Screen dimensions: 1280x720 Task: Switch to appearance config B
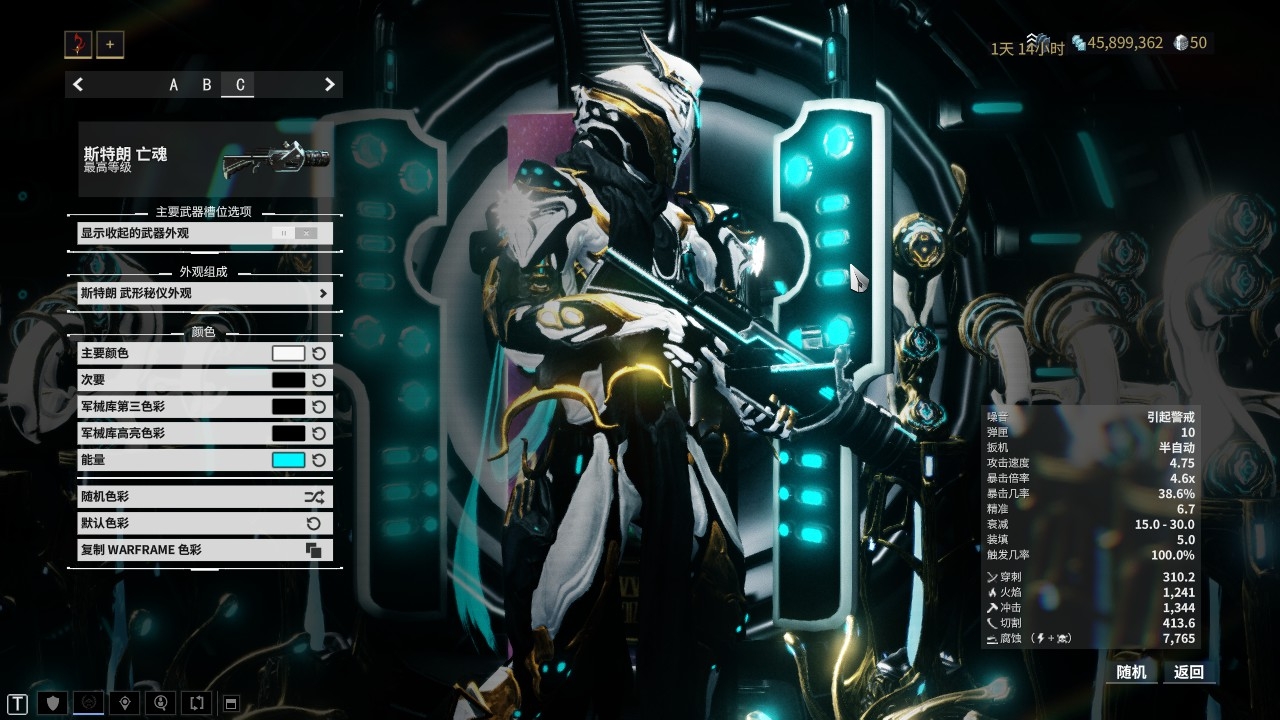coord(207,85)
